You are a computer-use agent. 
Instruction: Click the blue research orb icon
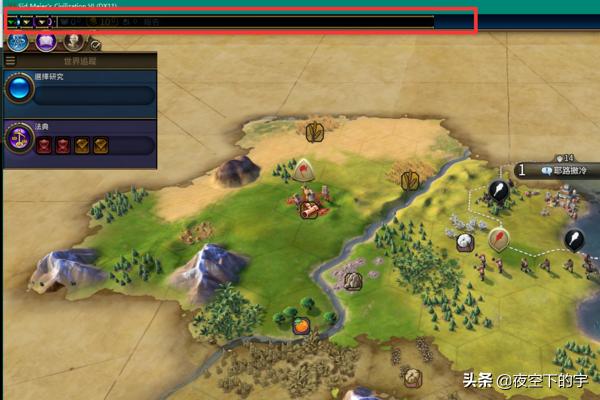(19, 90)
